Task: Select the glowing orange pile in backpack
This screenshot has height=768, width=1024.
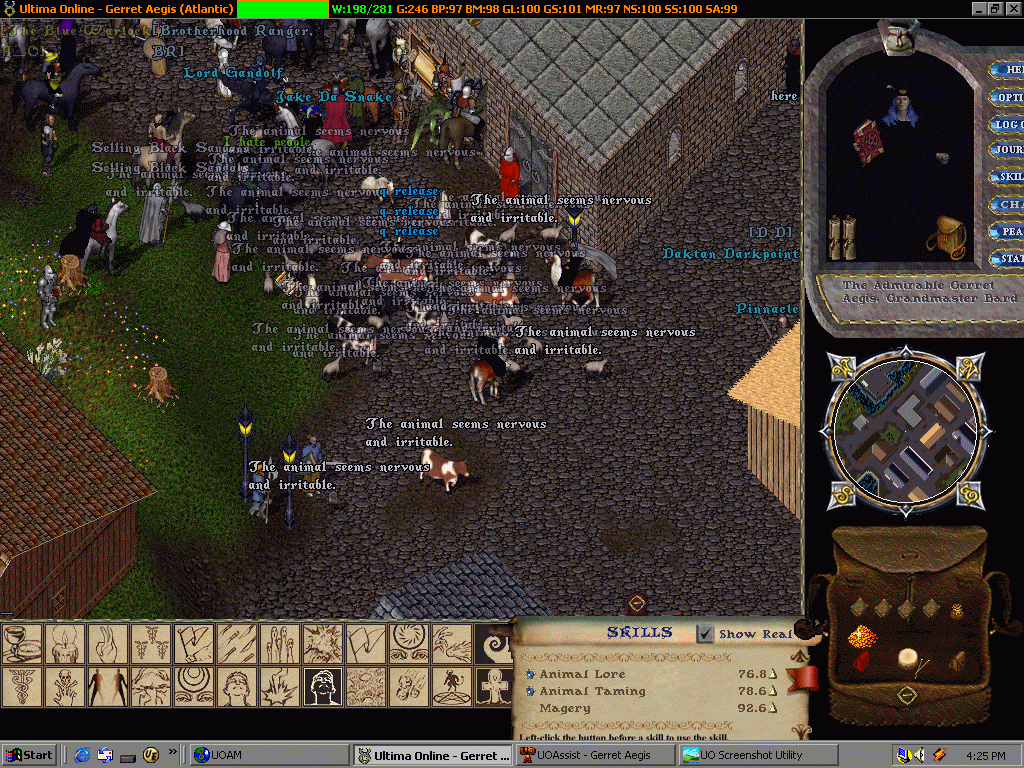Action: tap(862, 636)
